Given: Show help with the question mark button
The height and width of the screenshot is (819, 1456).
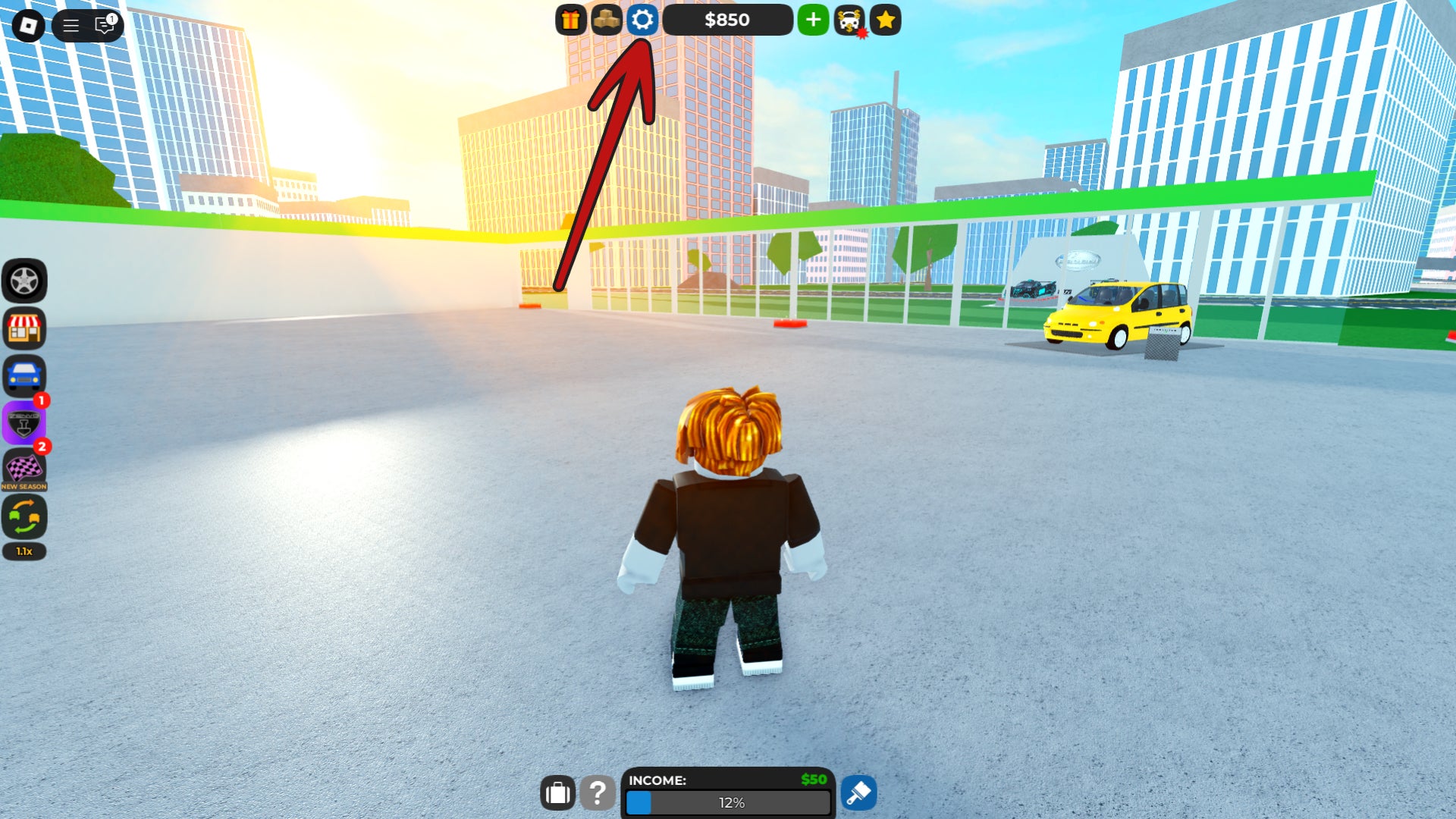Looking at the screenshot, I should tap(598, 793).
